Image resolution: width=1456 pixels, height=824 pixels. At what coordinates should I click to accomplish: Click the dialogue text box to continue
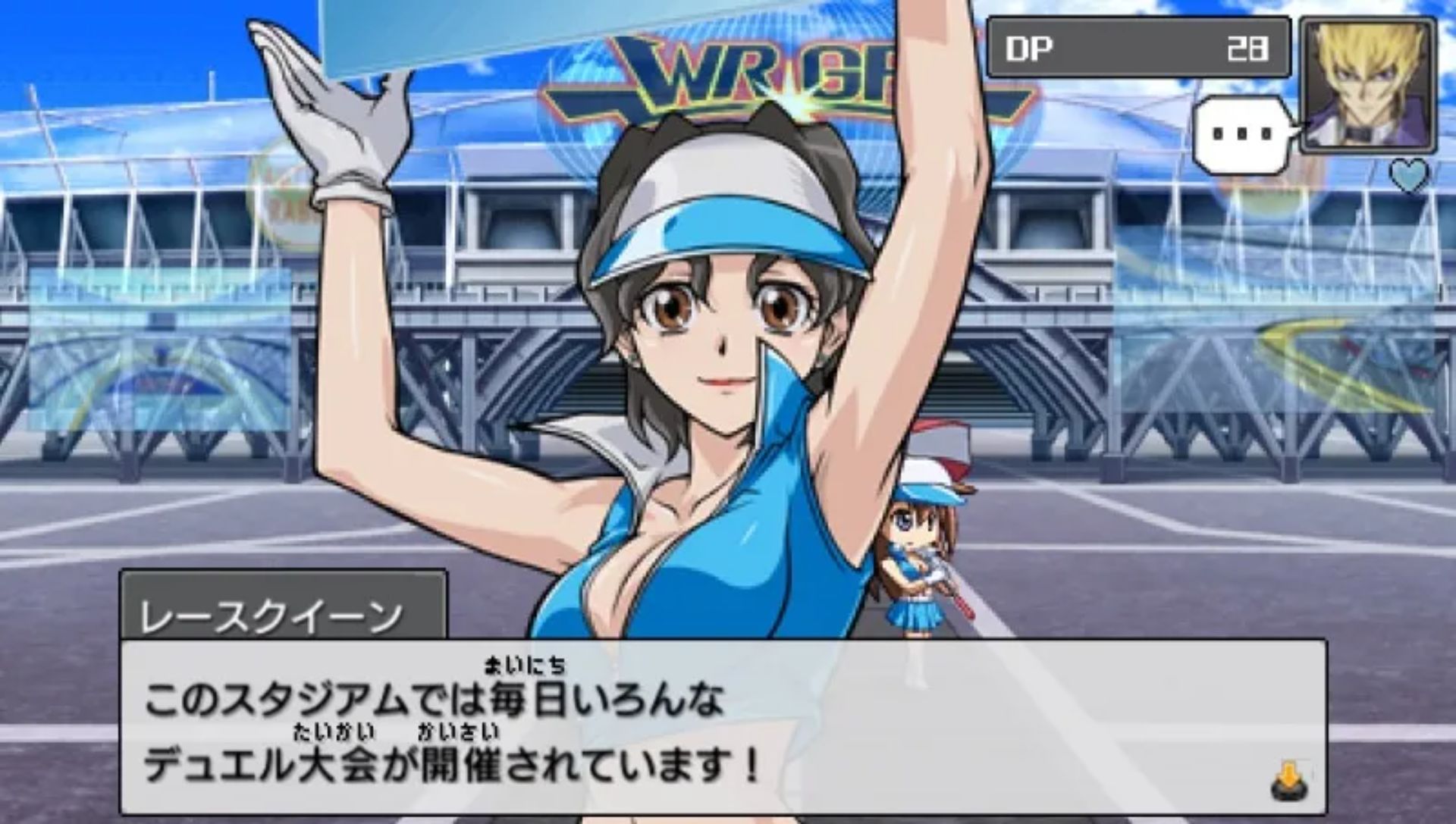coord(722,728)
